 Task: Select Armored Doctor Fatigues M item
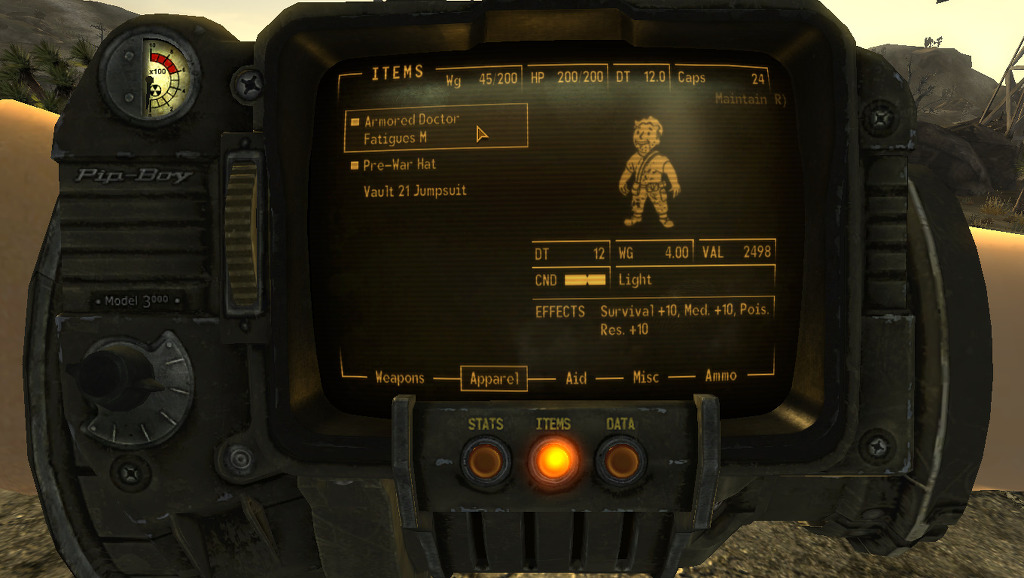pos(411,128)
